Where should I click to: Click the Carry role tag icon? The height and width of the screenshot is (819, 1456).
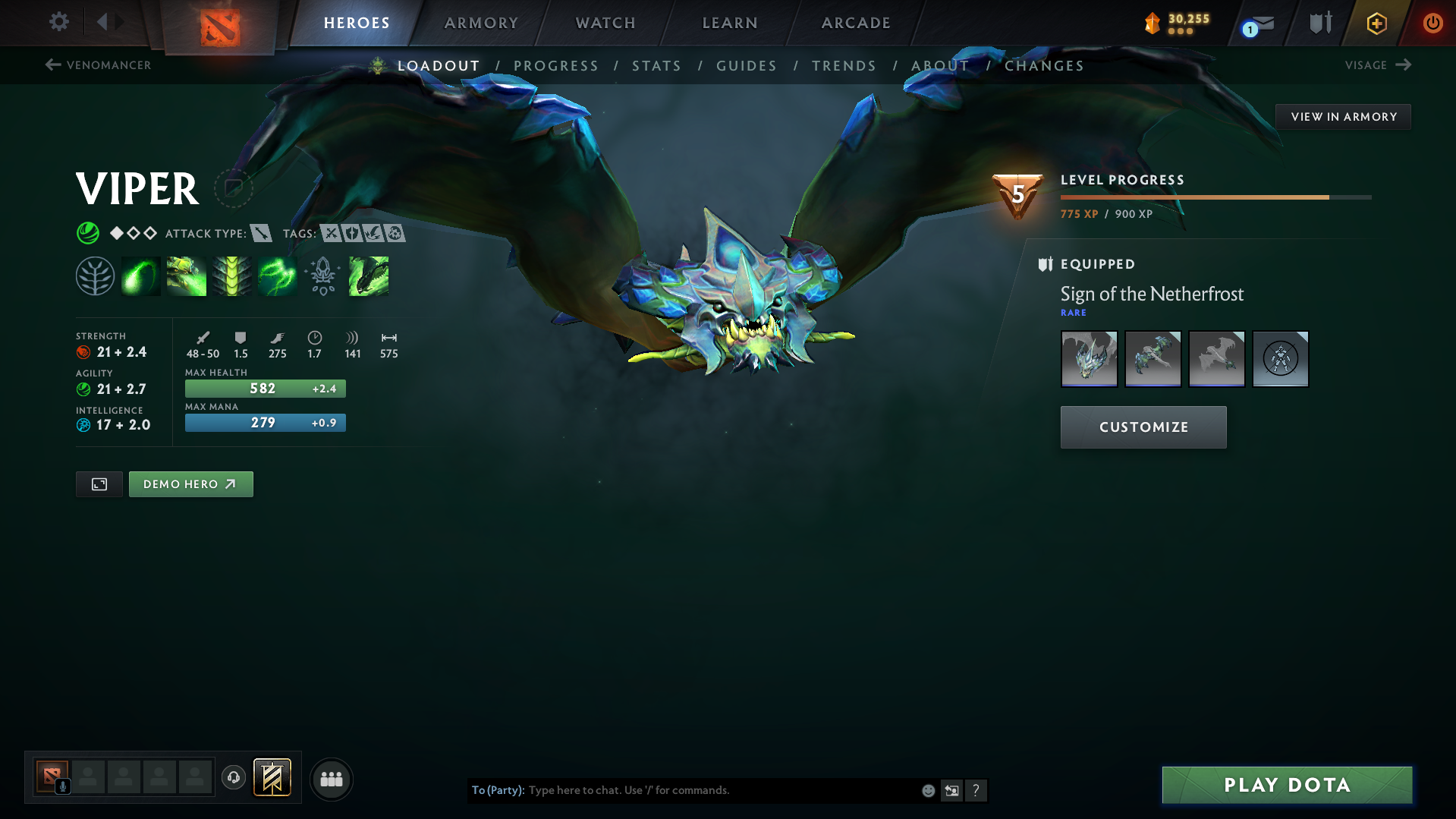tap(330, 233)
